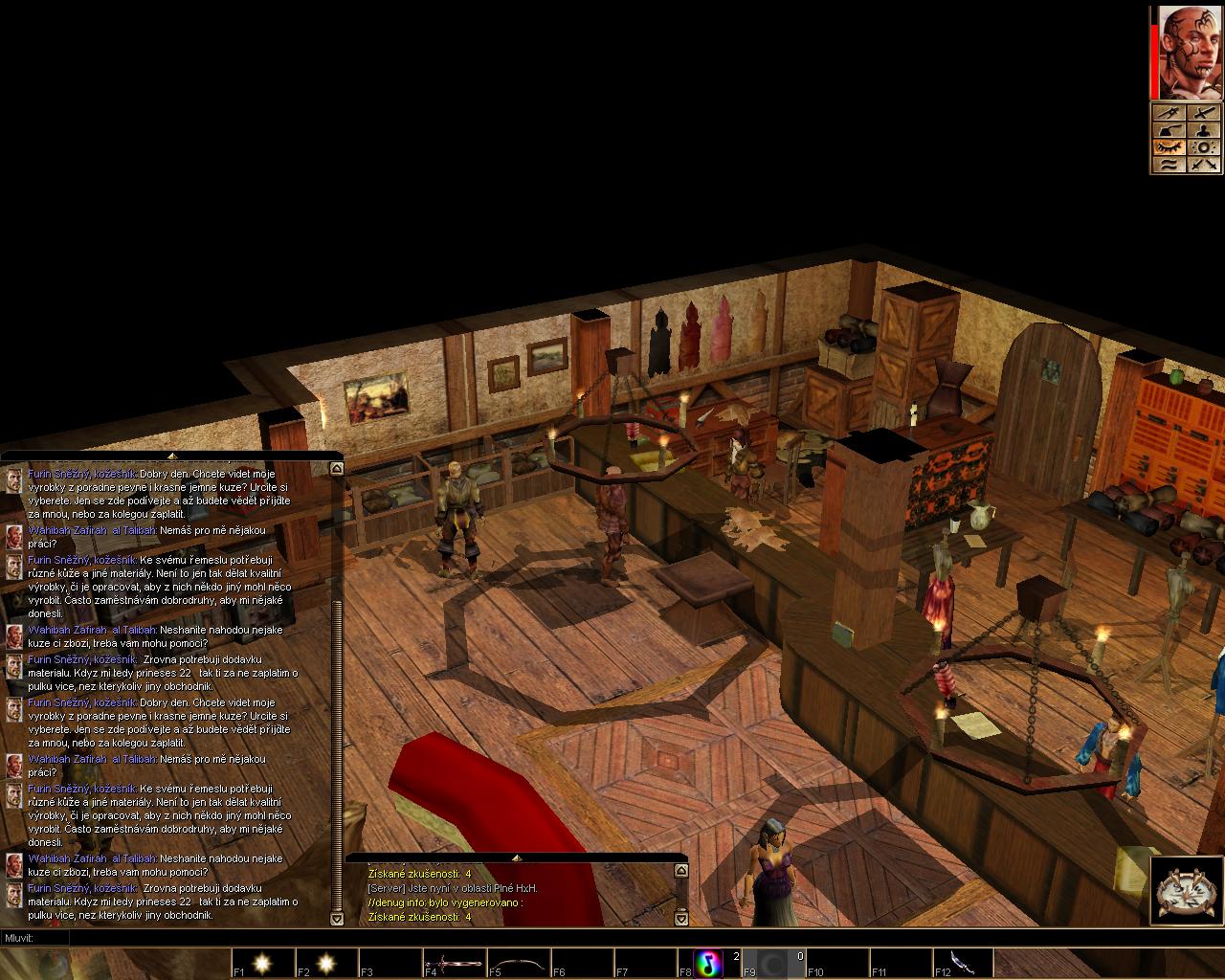Expand the dialogue chat window with top handle
1225x980 pixels.
pos(171,457)
